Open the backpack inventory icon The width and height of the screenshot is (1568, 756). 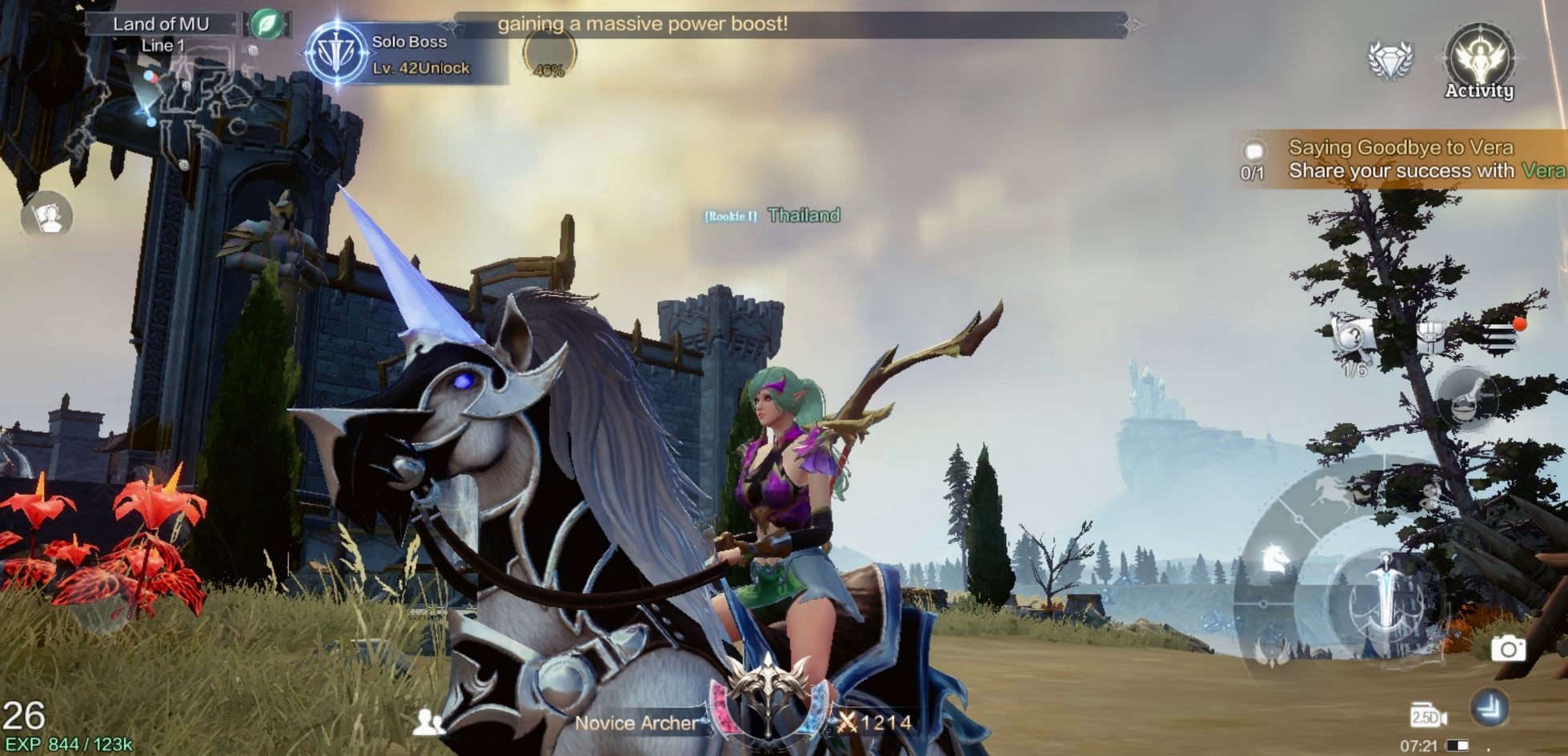[1430, 336]
